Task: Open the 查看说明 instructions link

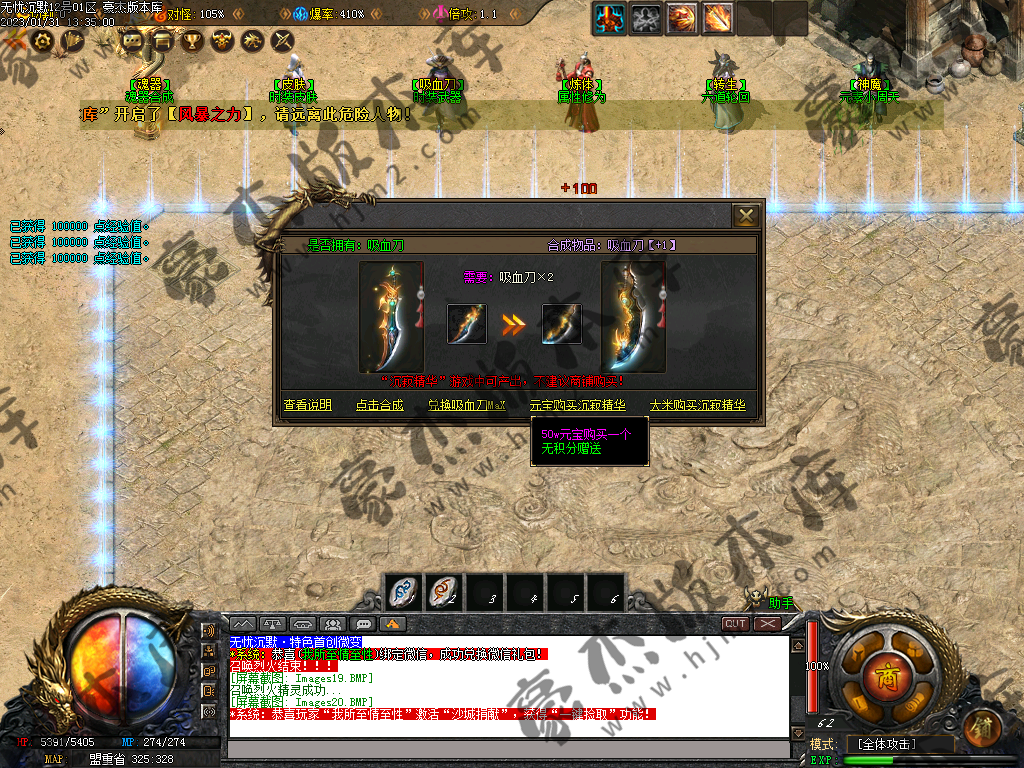Action: (x=307, y=406)
